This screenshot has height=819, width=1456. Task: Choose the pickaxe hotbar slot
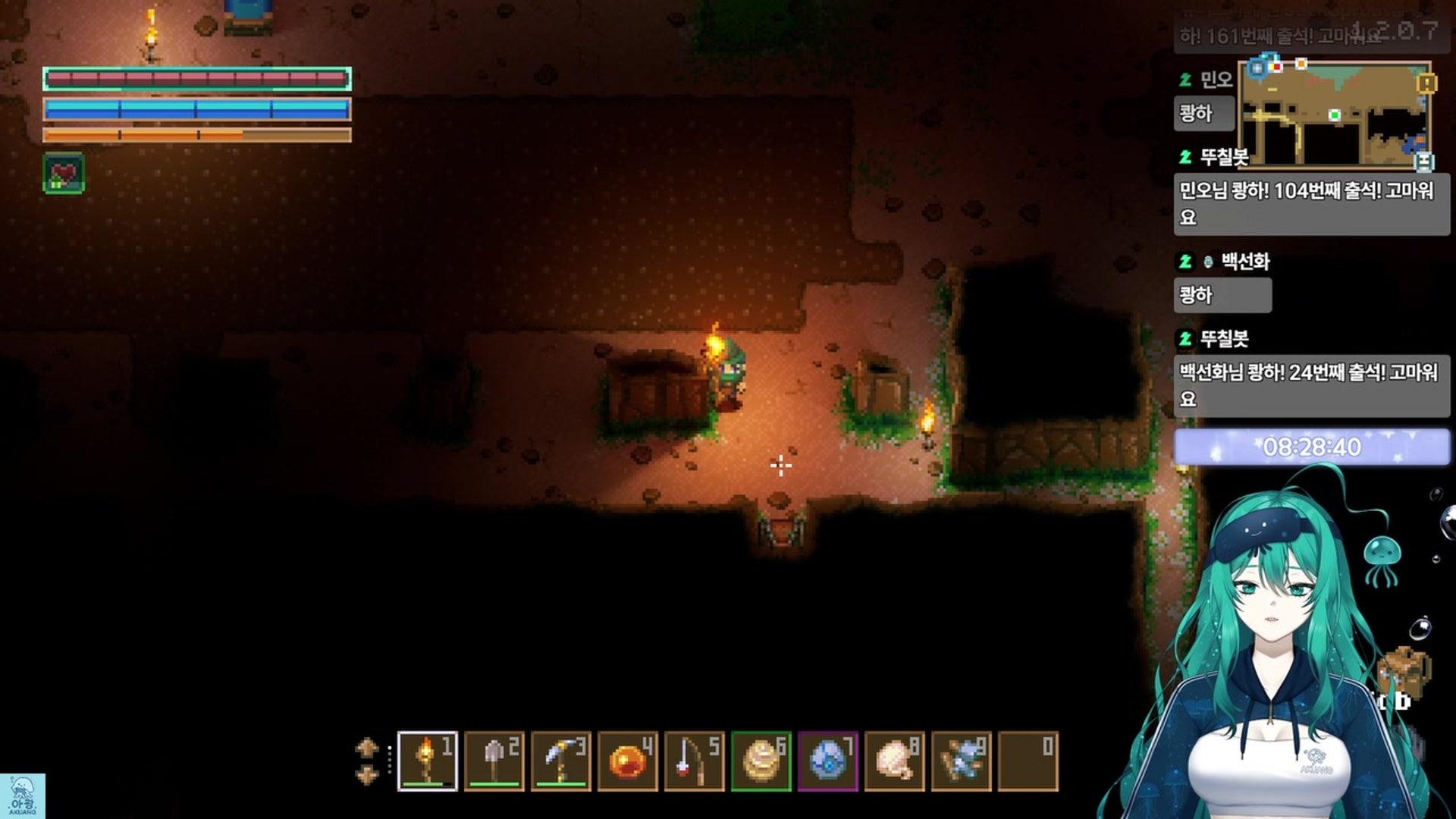coord(560,761)
